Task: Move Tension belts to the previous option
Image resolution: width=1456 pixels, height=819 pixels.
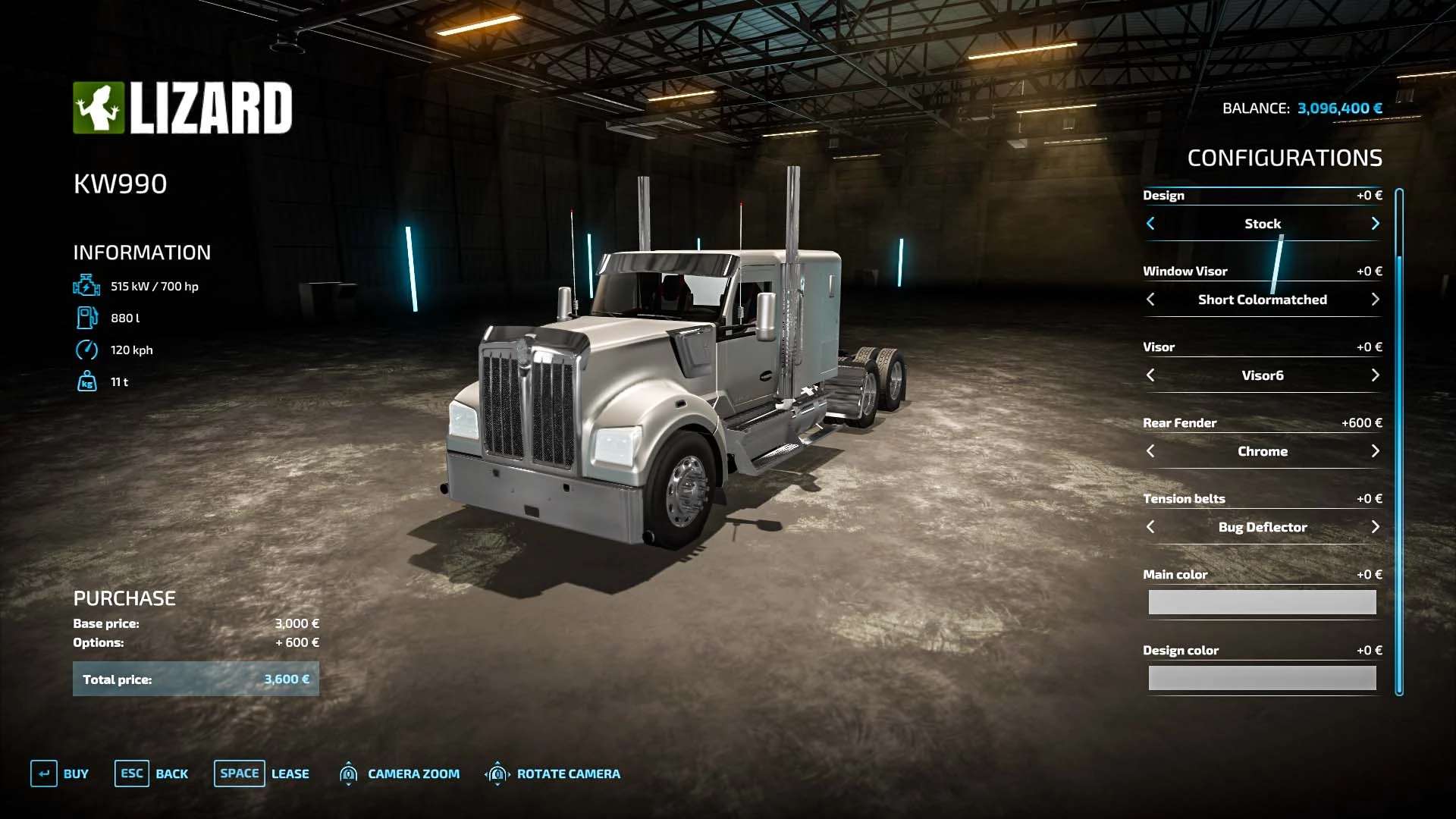Action: [1150, 527]
